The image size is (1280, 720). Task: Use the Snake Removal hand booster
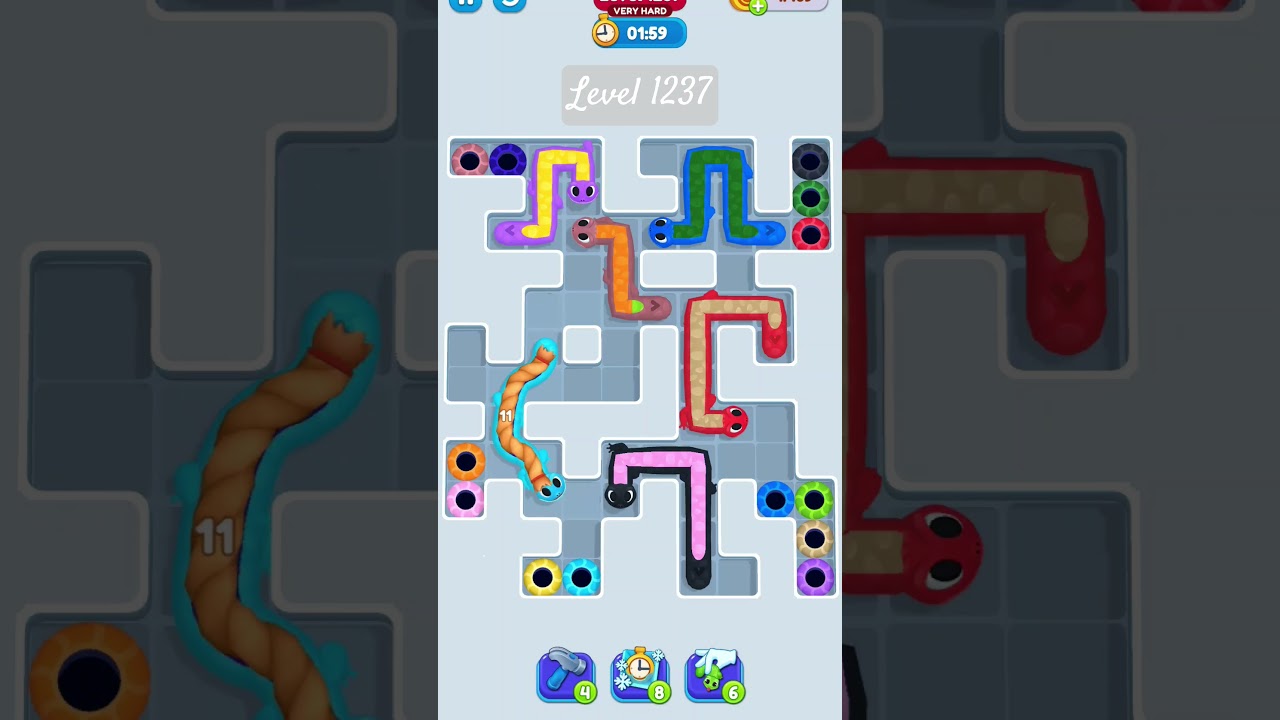714,675
